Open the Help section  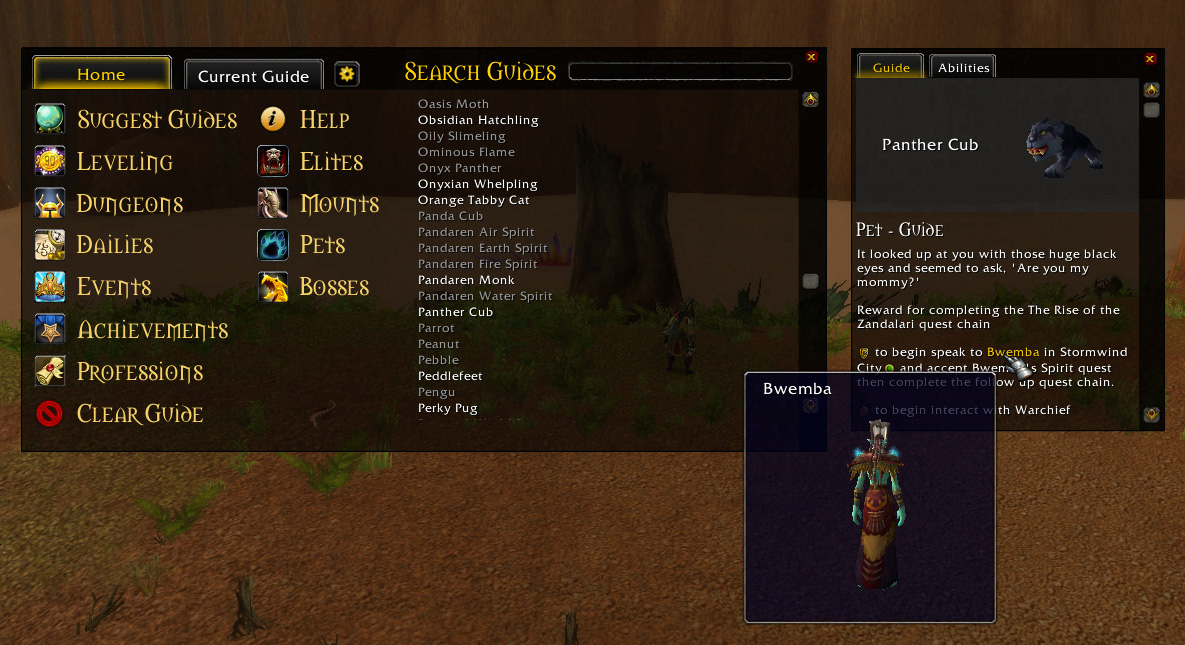pyautogui.click(x=323, y=120)
